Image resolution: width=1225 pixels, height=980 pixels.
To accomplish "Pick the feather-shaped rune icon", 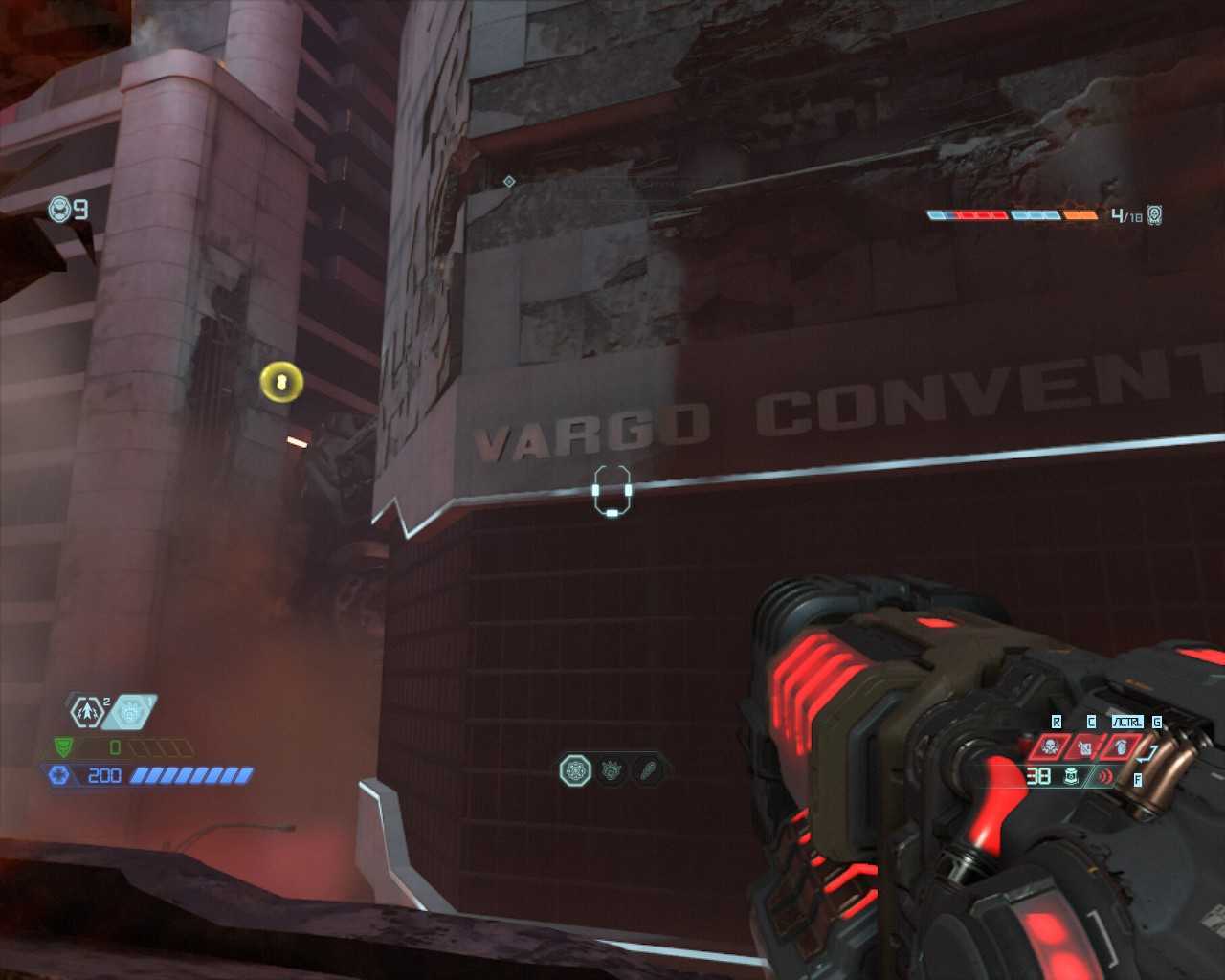I will point(647,769).
